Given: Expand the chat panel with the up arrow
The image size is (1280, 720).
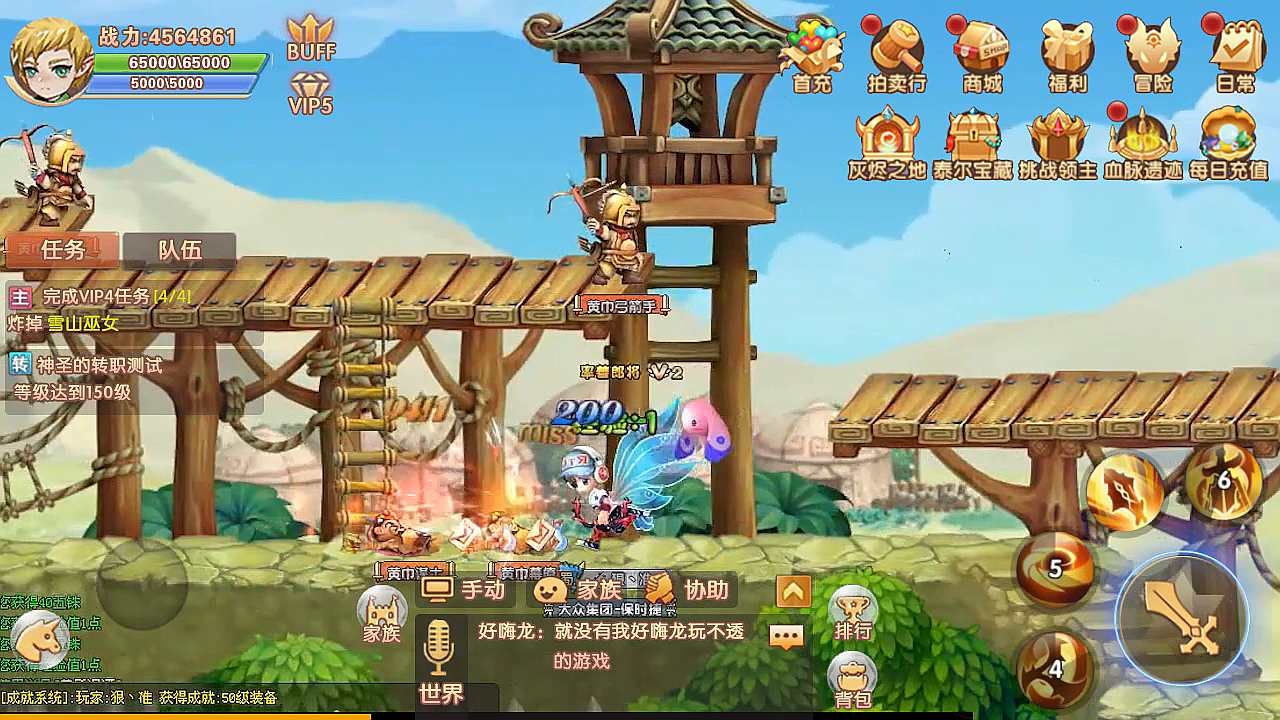Looking at the screenshot, I should 791,590.
